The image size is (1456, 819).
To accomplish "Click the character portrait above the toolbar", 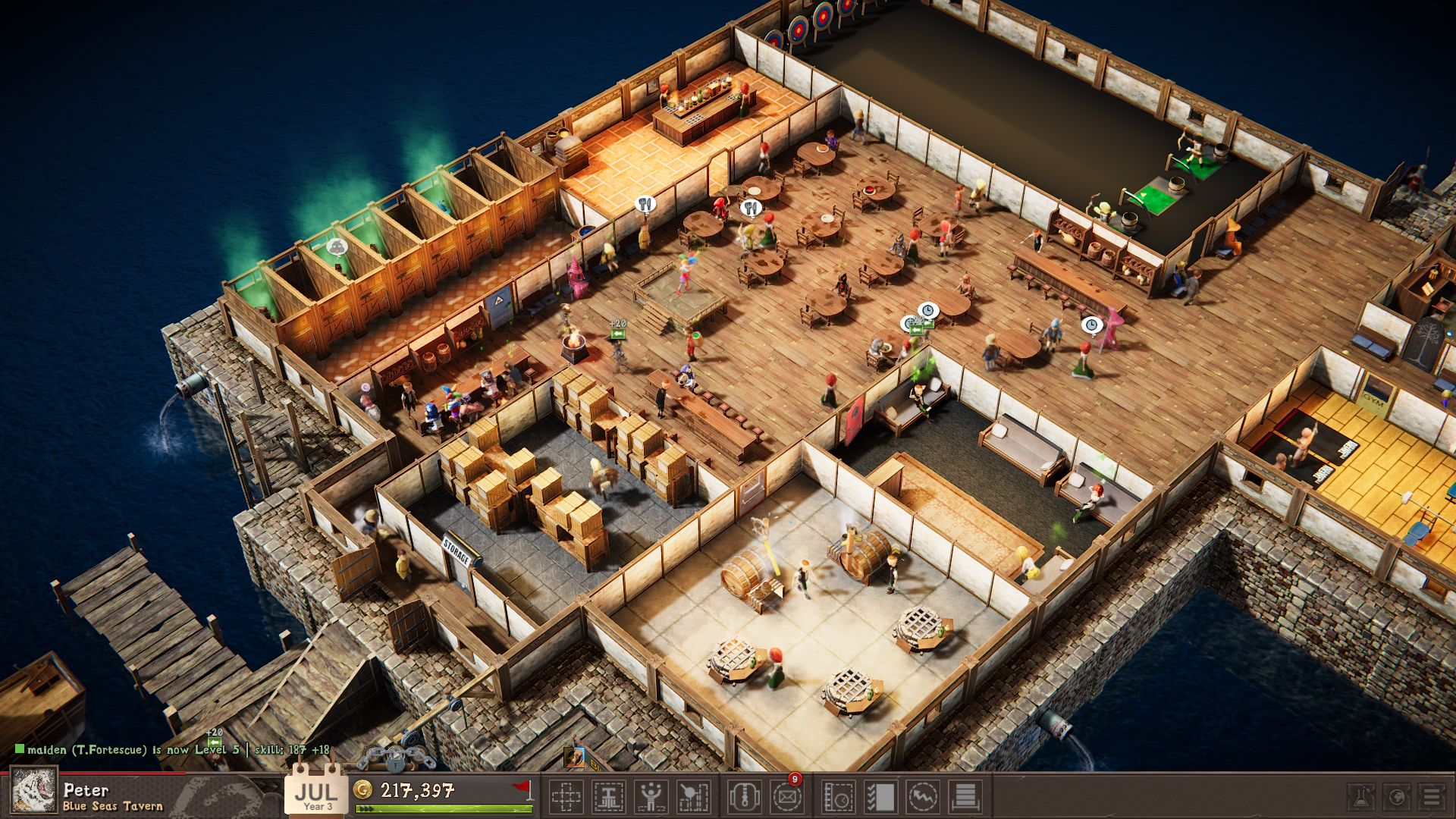I will click(575, 756).
